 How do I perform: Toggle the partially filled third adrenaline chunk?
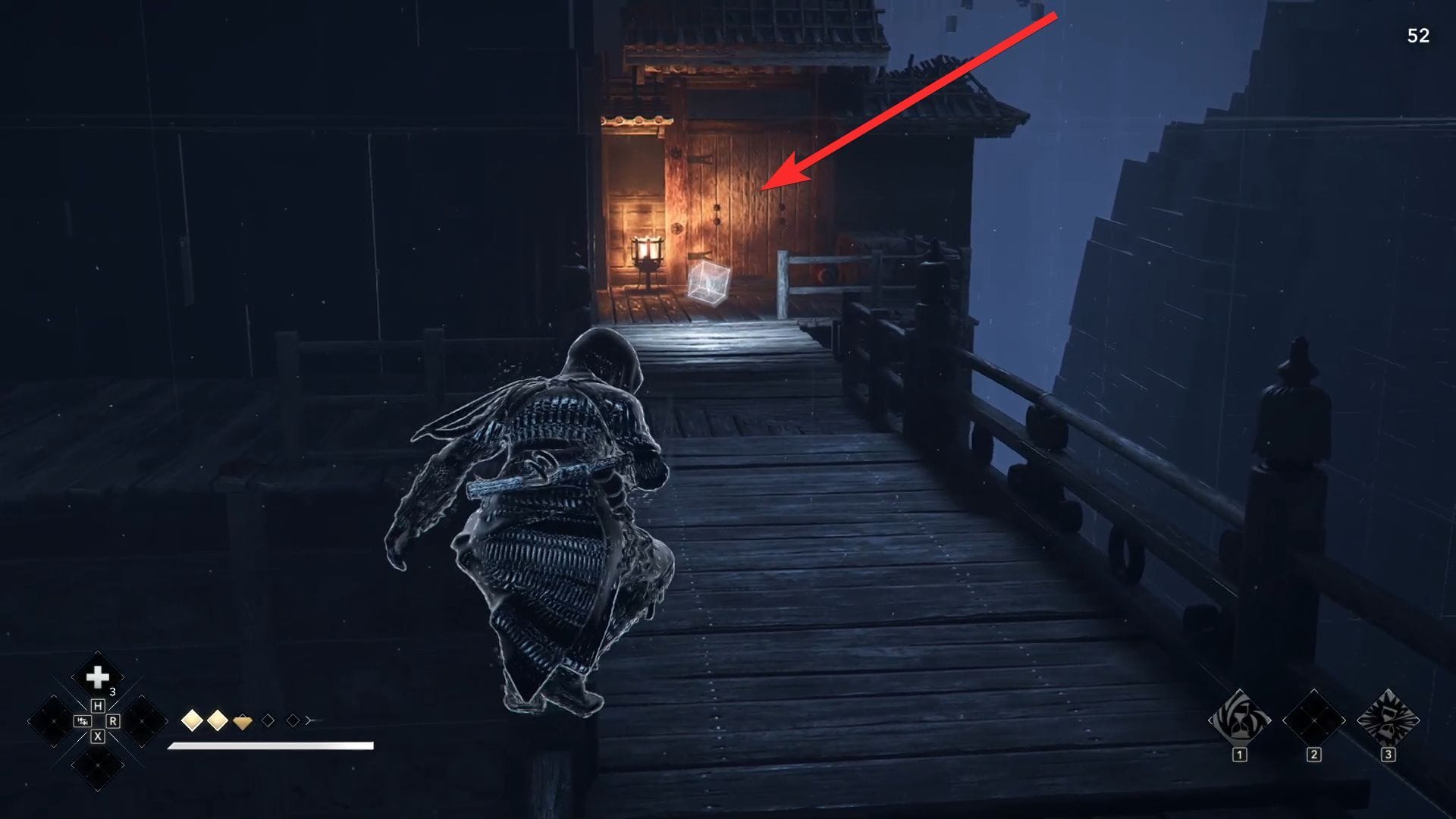pyautogui.click(x=243, y=721)
